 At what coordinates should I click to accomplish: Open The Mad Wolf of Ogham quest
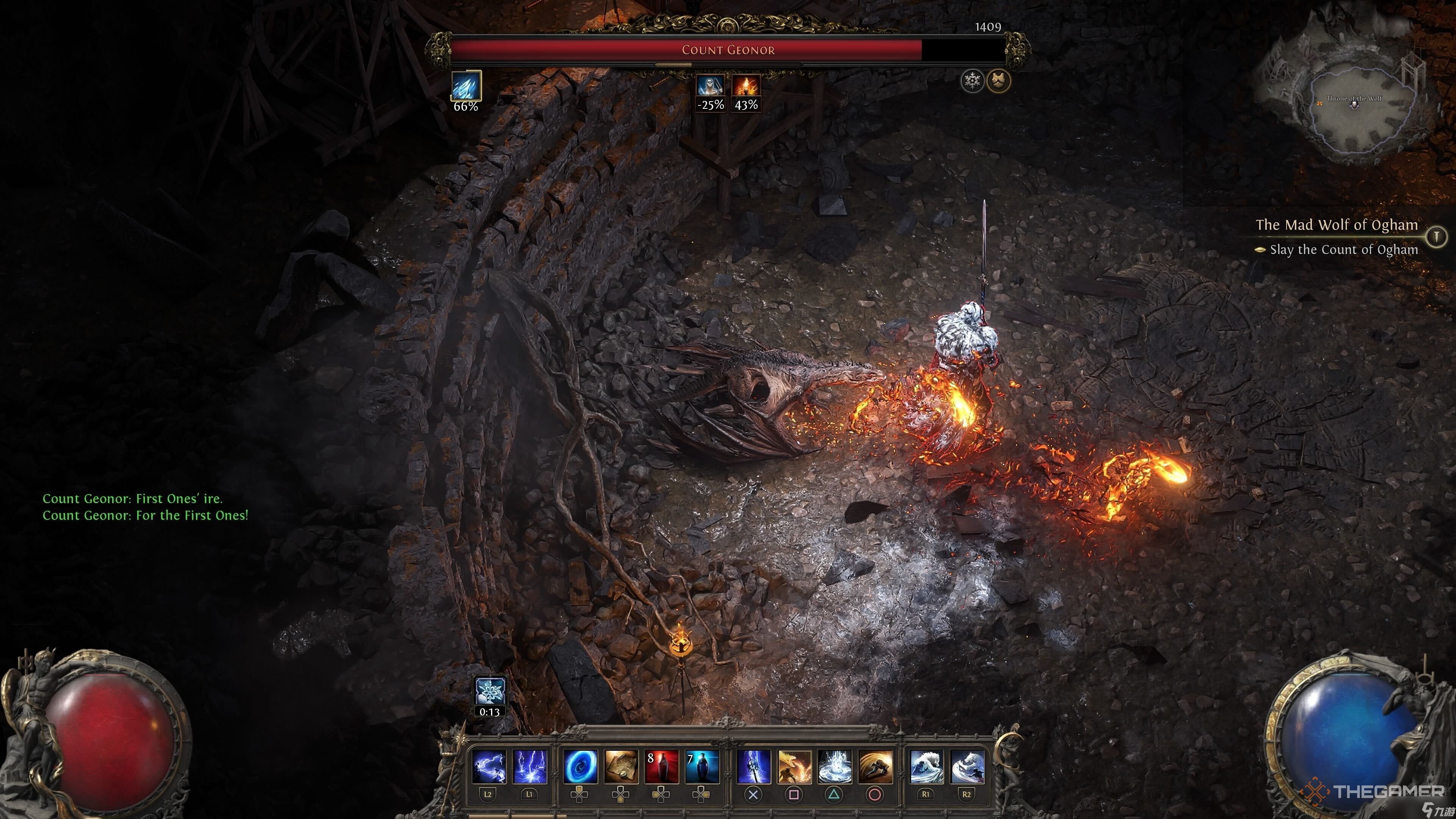click(1336, 225)
